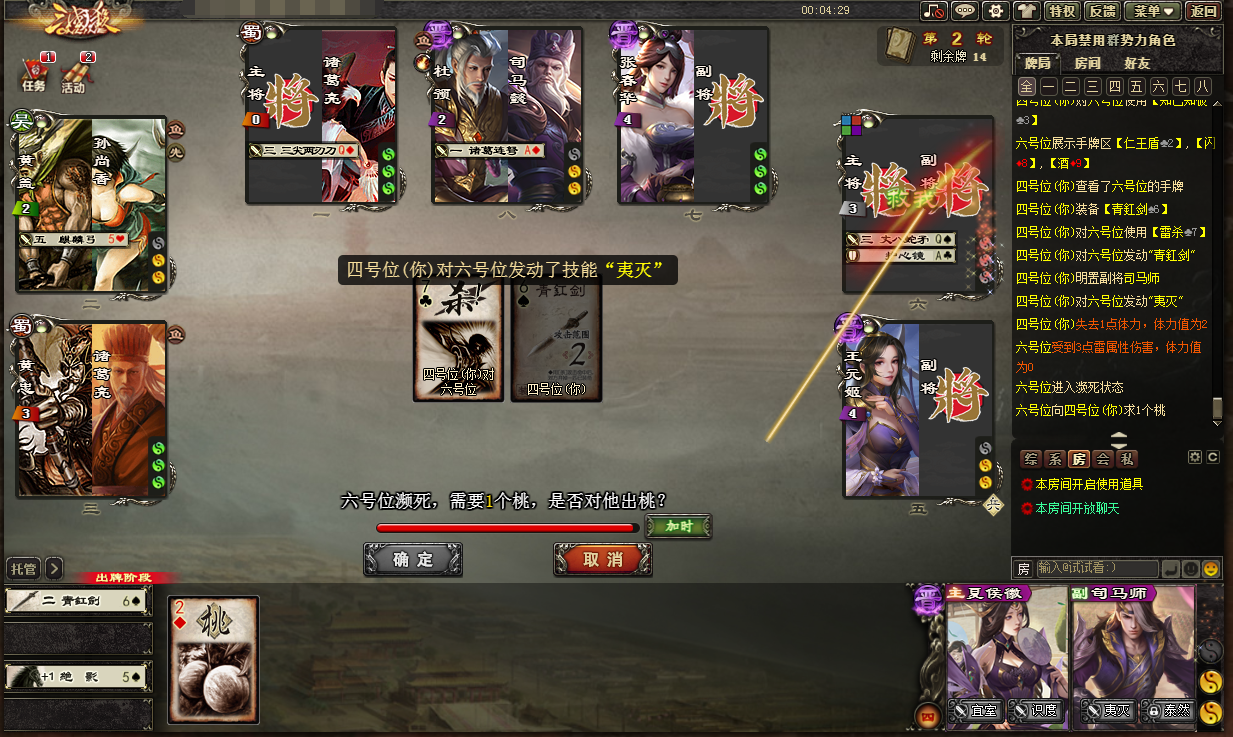Image resolution: width=1233 pixels, height=737 pixels.
Task: Add time with the 加时 button
Action: tap(678, 526)
